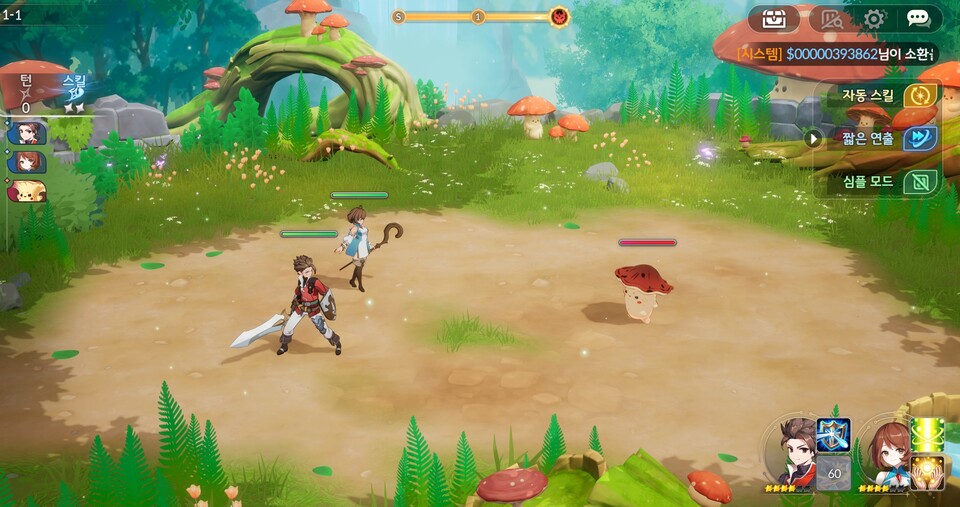Image resolution: width=960 pixels, height=507 pixels.
Task: Toggle the 자동 스킬 auto skill option
Action: click(x=919, y=96)
